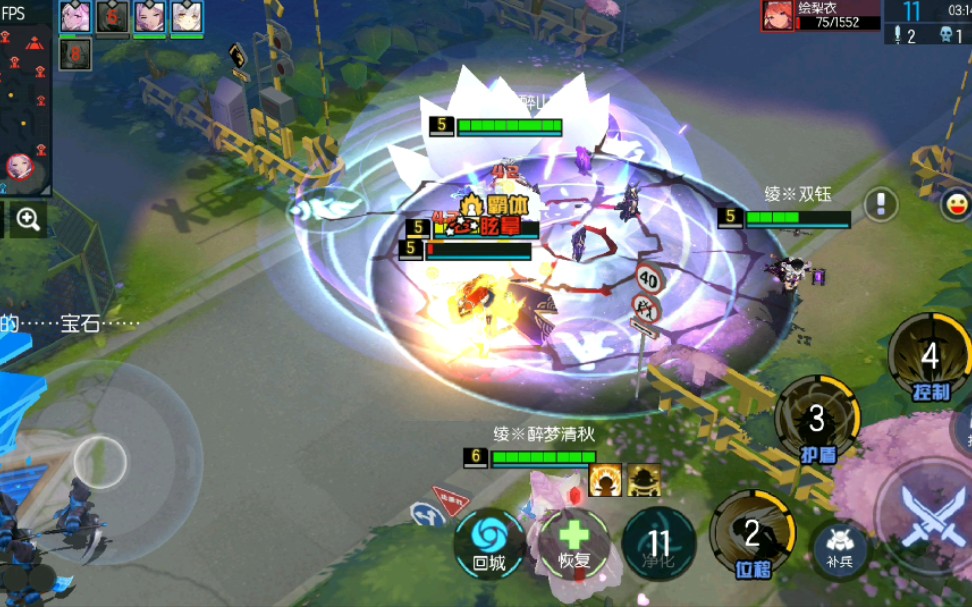Select the white-haired teammate portrait
The height and width of the screenshot is (607, 972).
coord(187,17)
